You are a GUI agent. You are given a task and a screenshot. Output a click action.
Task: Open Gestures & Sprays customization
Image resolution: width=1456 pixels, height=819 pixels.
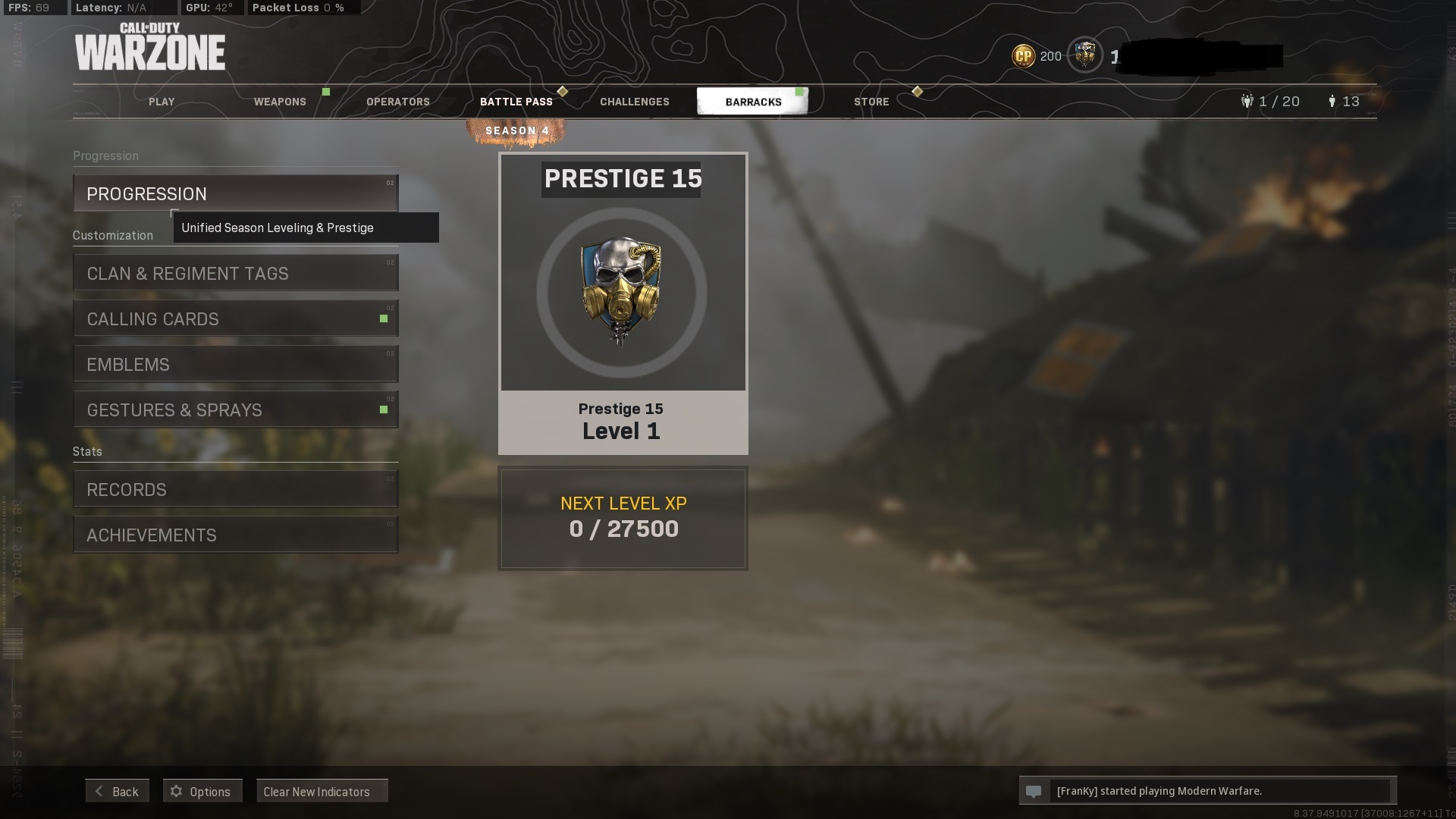(x=235, y=409)
